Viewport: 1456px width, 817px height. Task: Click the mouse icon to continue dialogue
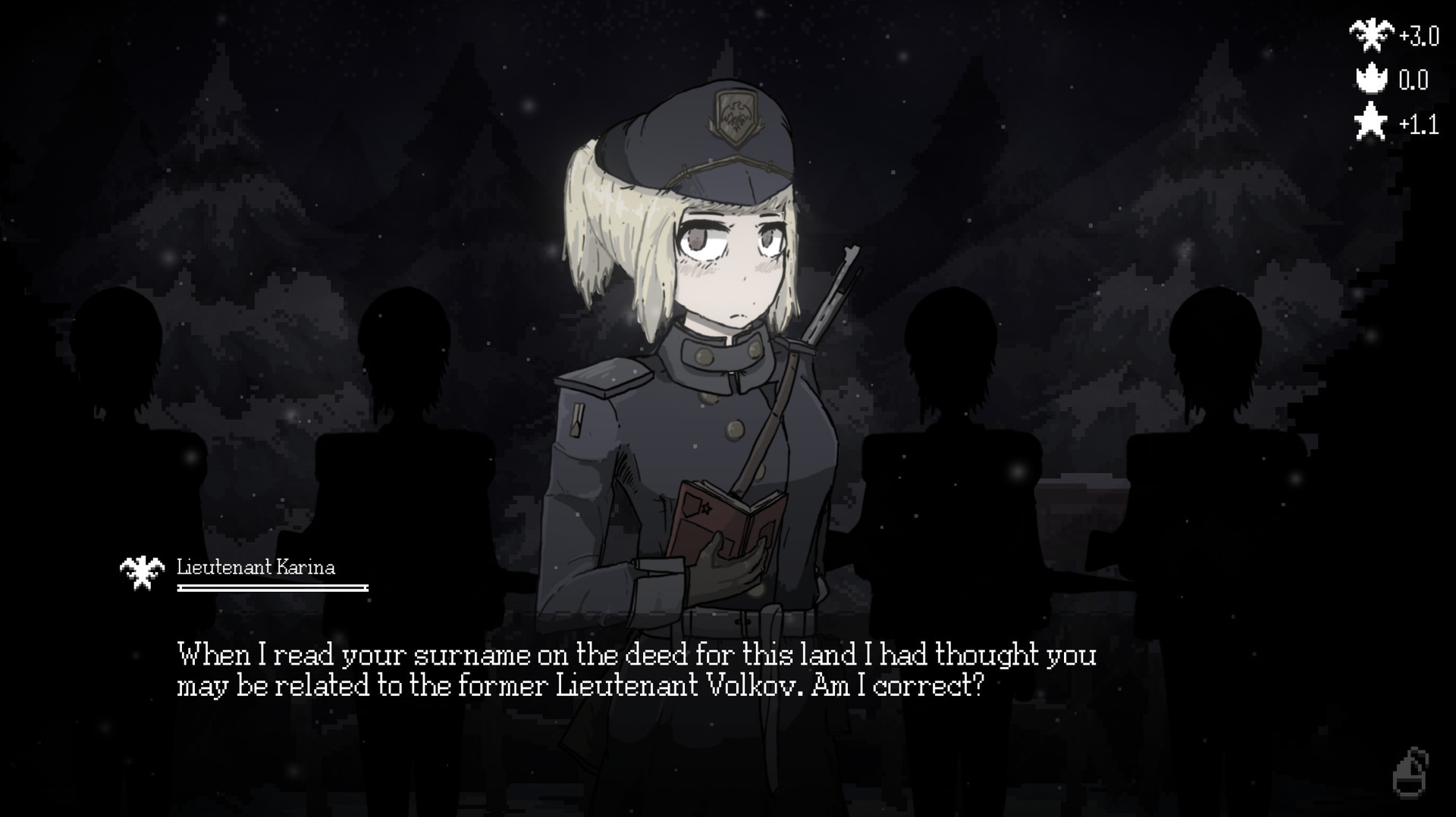[1410, 774]
